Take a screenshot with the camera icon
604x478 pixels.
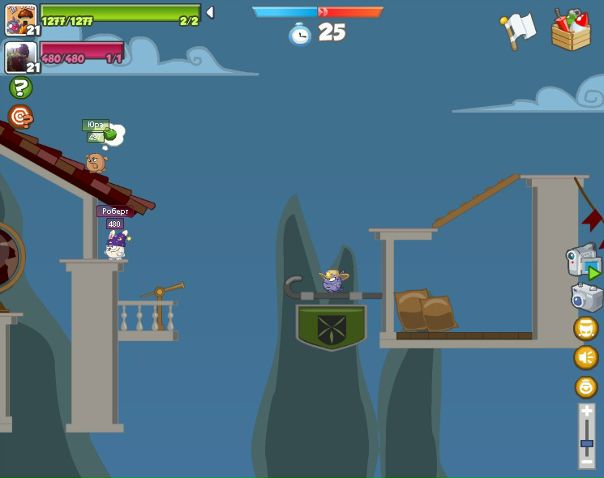click(586, 297)
